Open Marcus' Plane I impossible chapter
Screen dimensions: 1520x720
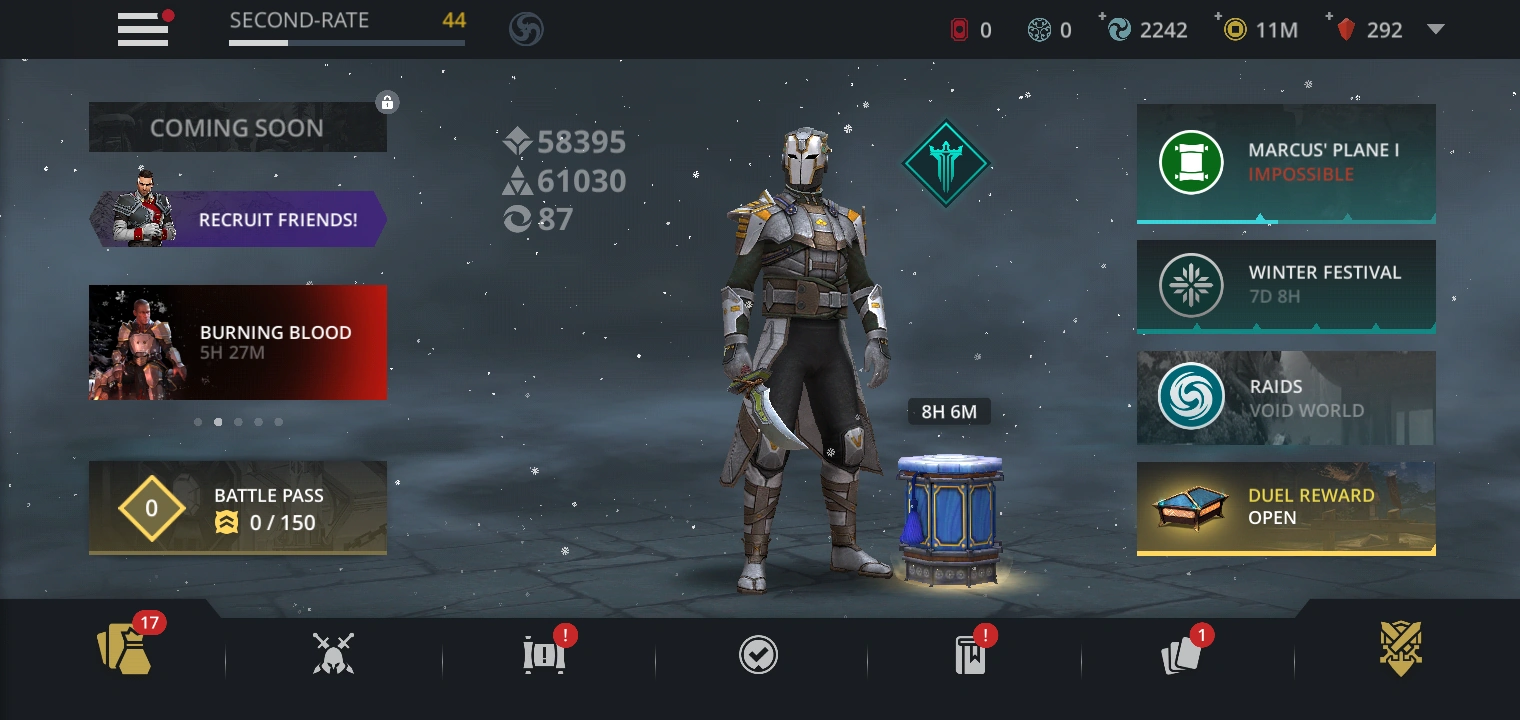[x=1286, y=162]
